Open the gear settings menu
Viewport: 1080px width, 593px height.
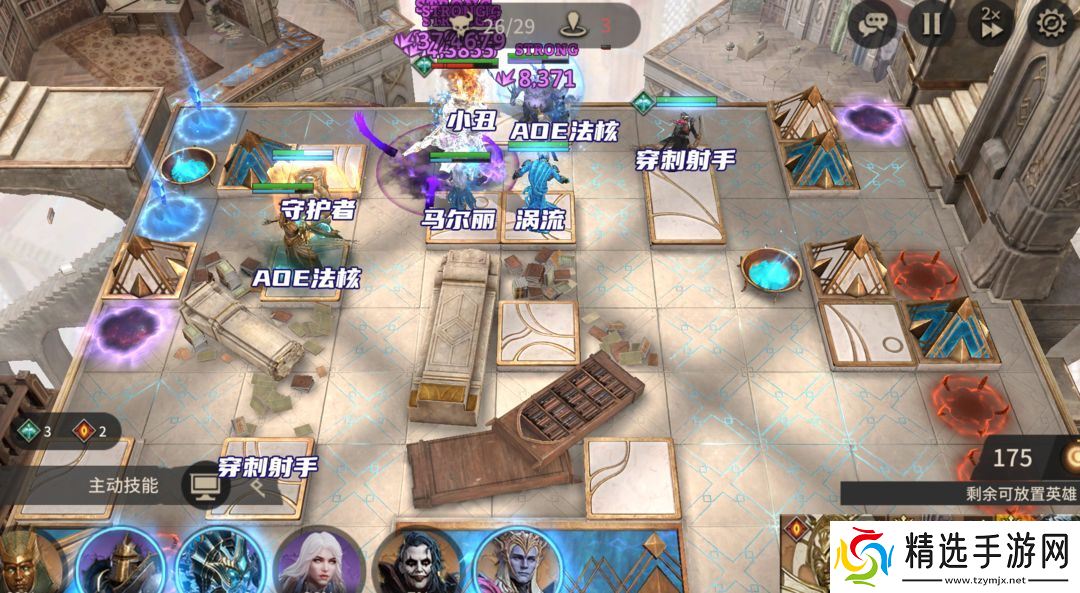click(1051, 24)
